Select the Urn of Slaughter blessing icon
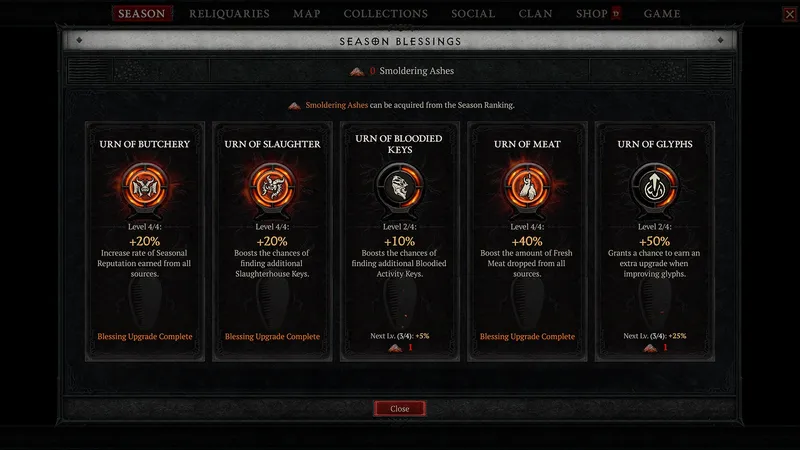 click(x=272, y=186)
